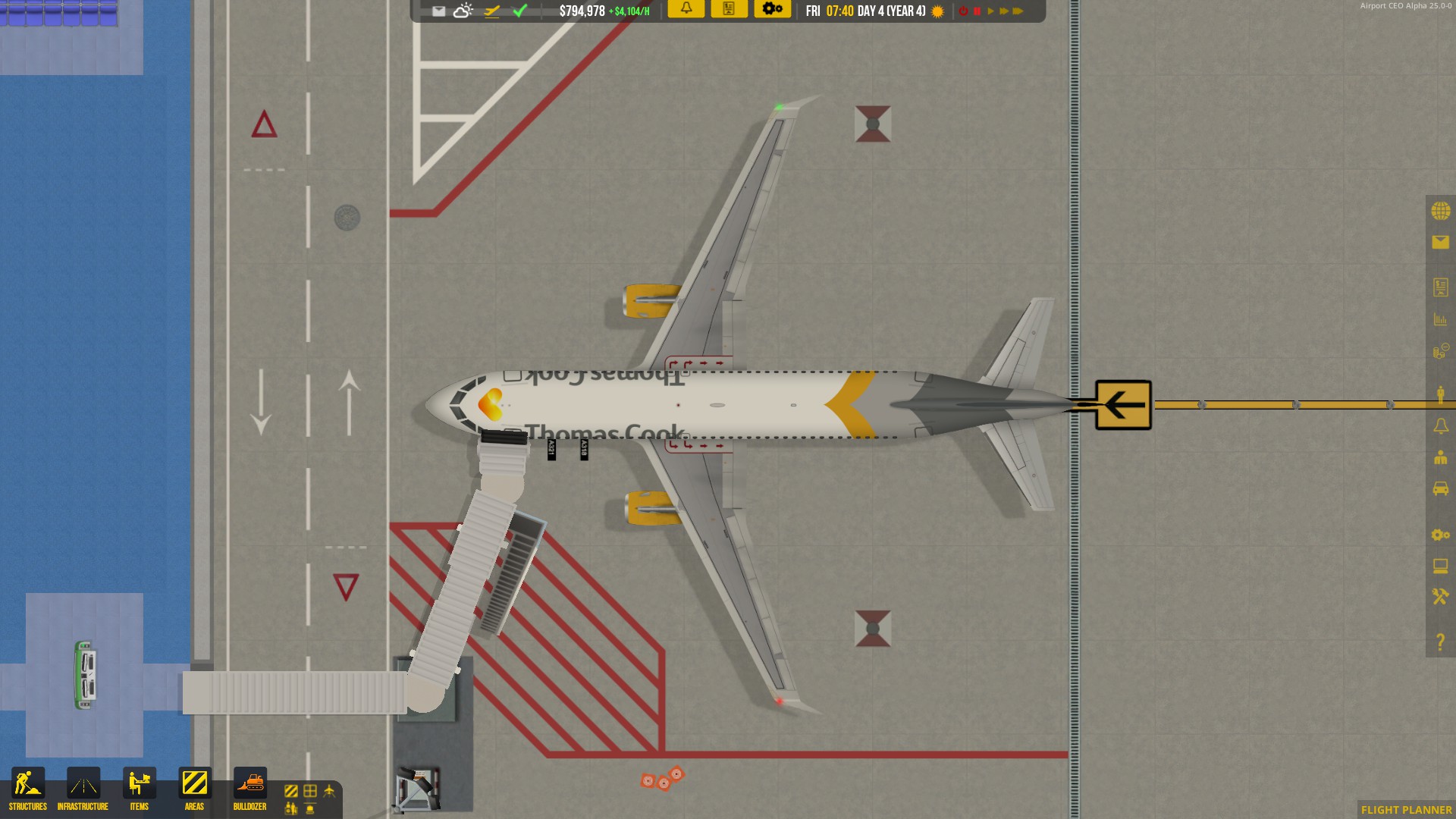
Task: Open the mail inbox from the right sidebar
Action: pyautogui.click(x=1442, y=243)
